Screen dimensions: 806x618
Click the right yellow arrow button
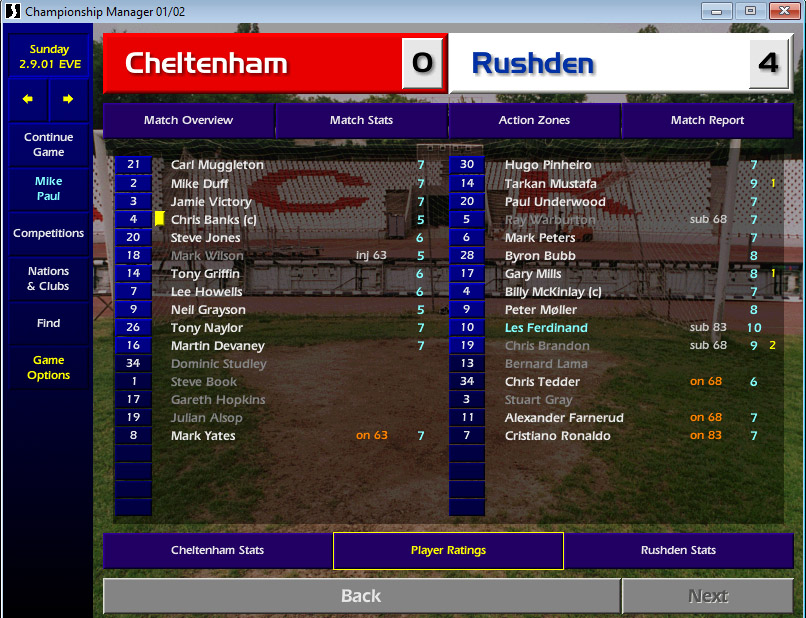(x=68, y=99)
